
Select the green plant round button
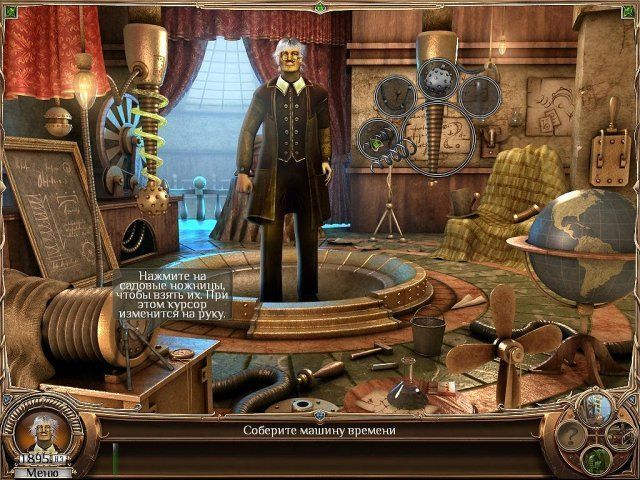click(596, 460)
